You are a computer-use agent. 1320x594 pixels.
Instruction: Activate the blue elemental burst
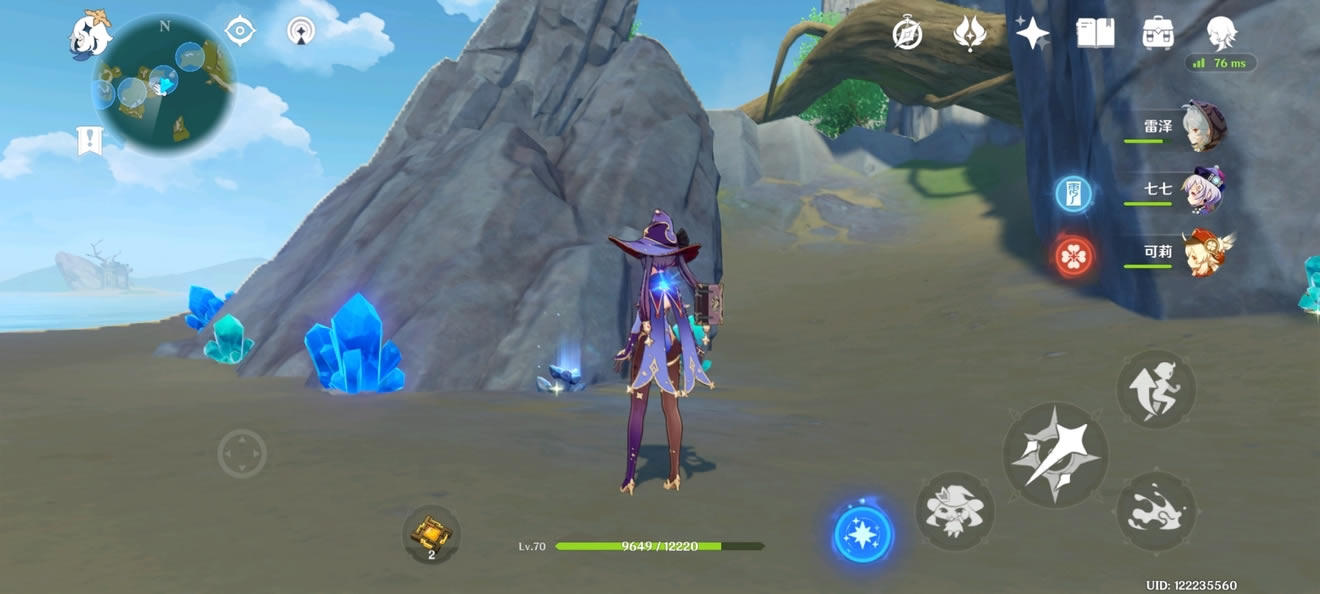pyautogui.click(x=863, y=532)
